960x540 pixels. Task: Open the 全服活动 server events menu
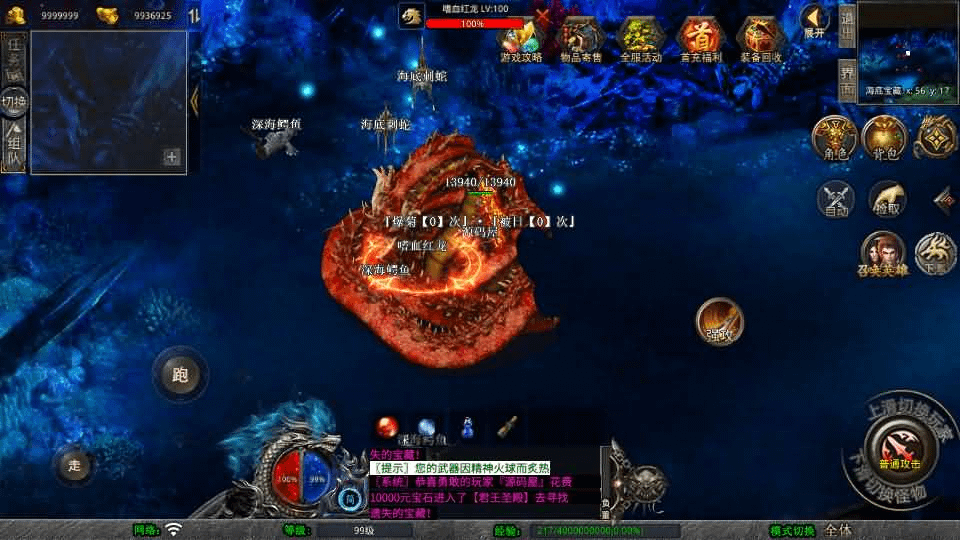tap(641, 38)
